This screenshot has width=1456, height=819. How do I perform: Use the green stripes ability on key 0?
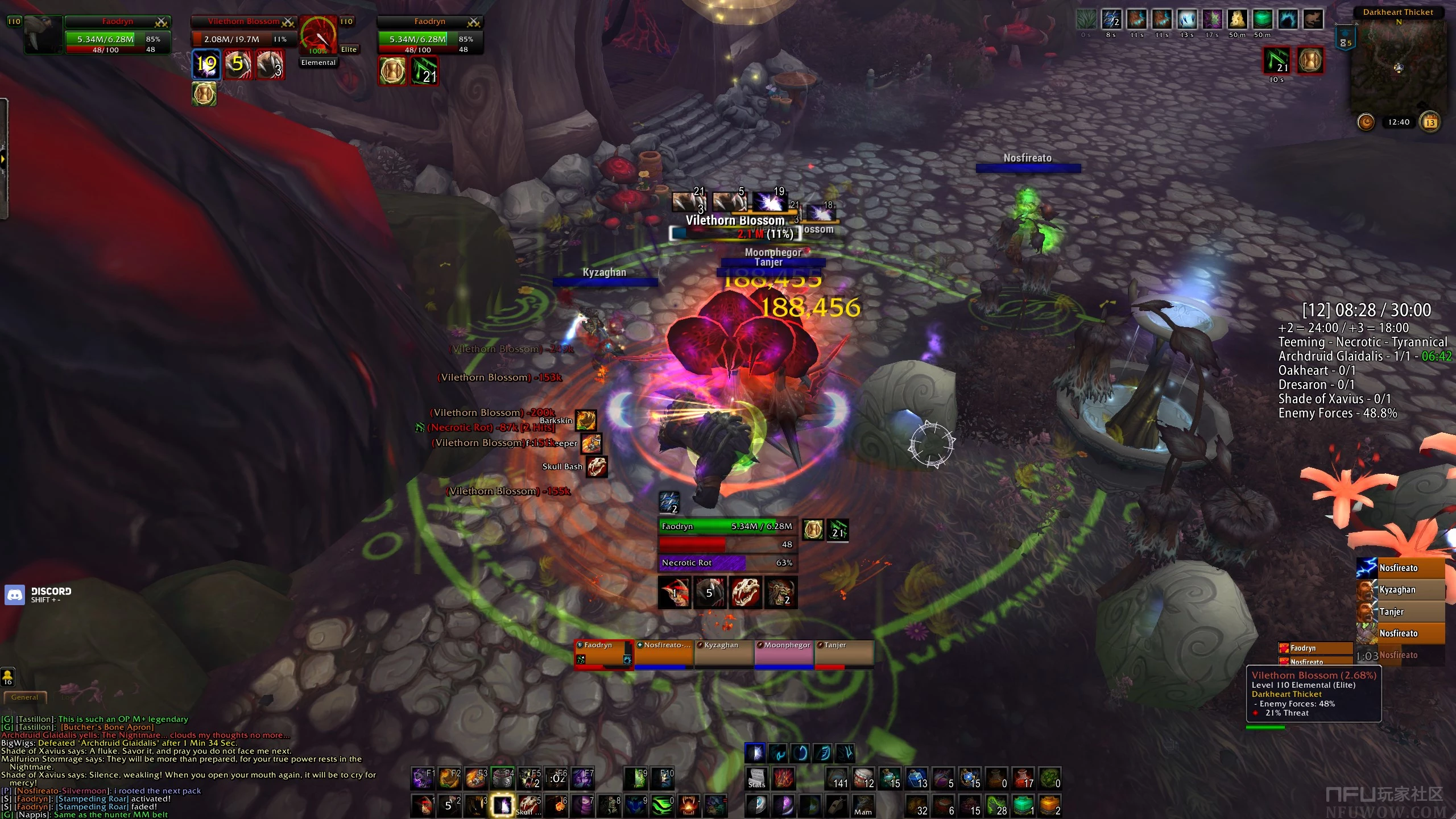662,805
